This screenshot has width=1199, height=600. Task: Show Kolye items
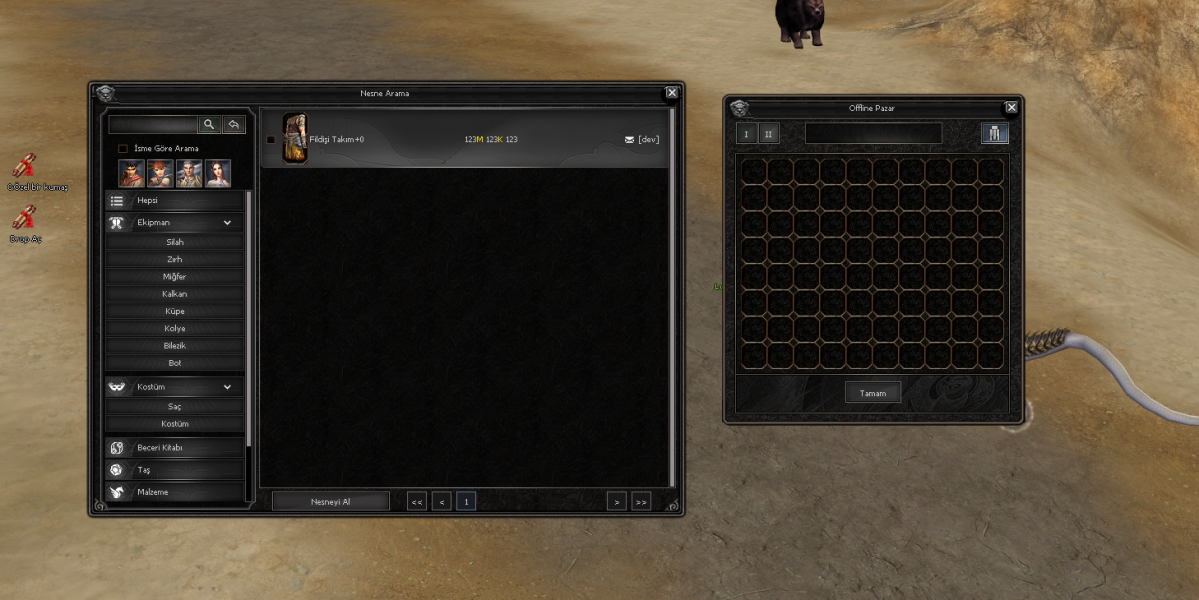[174, 328]
